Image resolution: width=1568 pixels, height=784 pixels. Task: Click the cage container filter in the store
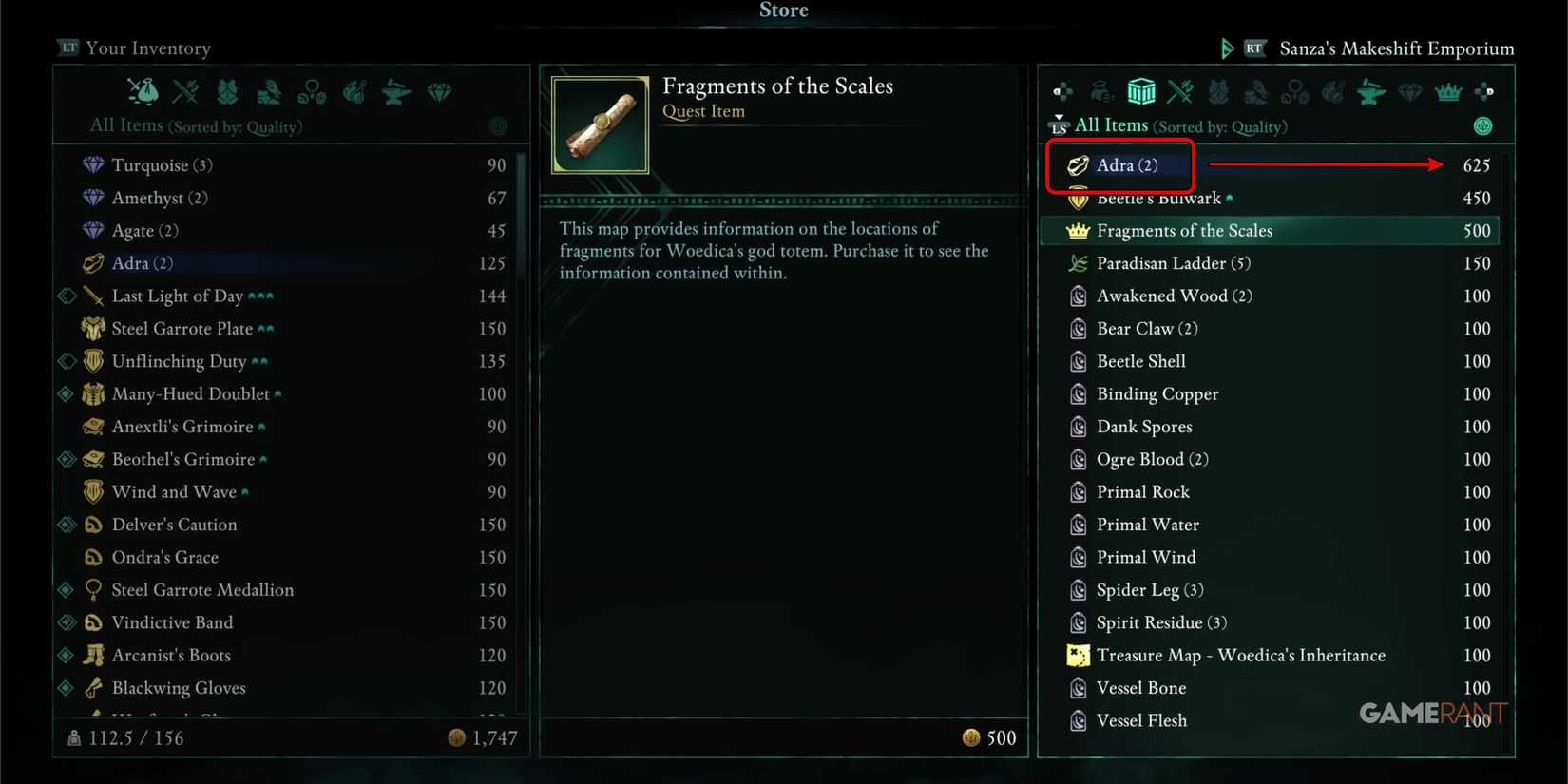tap(1141, 91)
